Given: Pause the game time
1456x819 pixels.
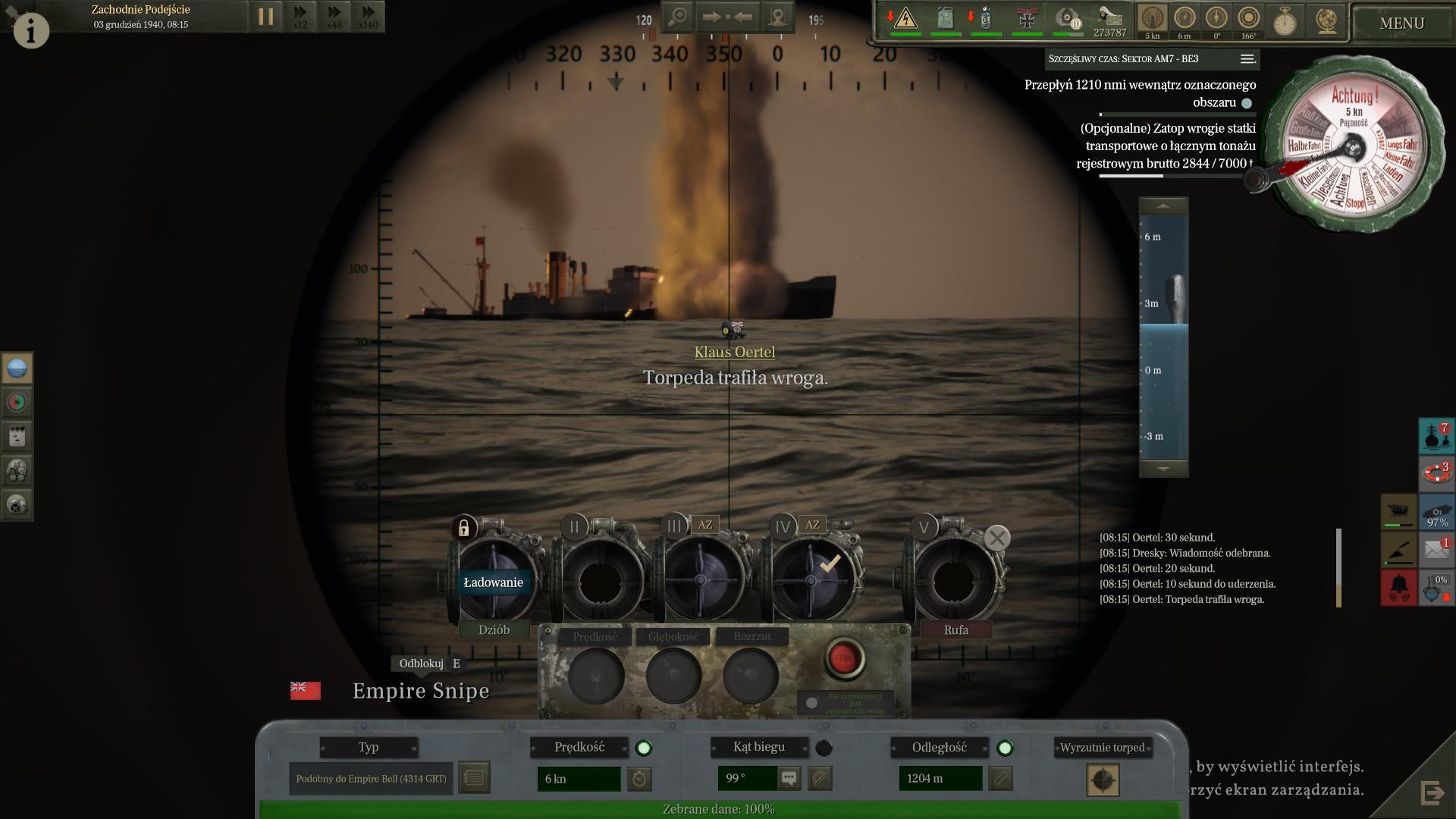Looking at the screenshot, I should pyautogui.click(x=265, y=17).
